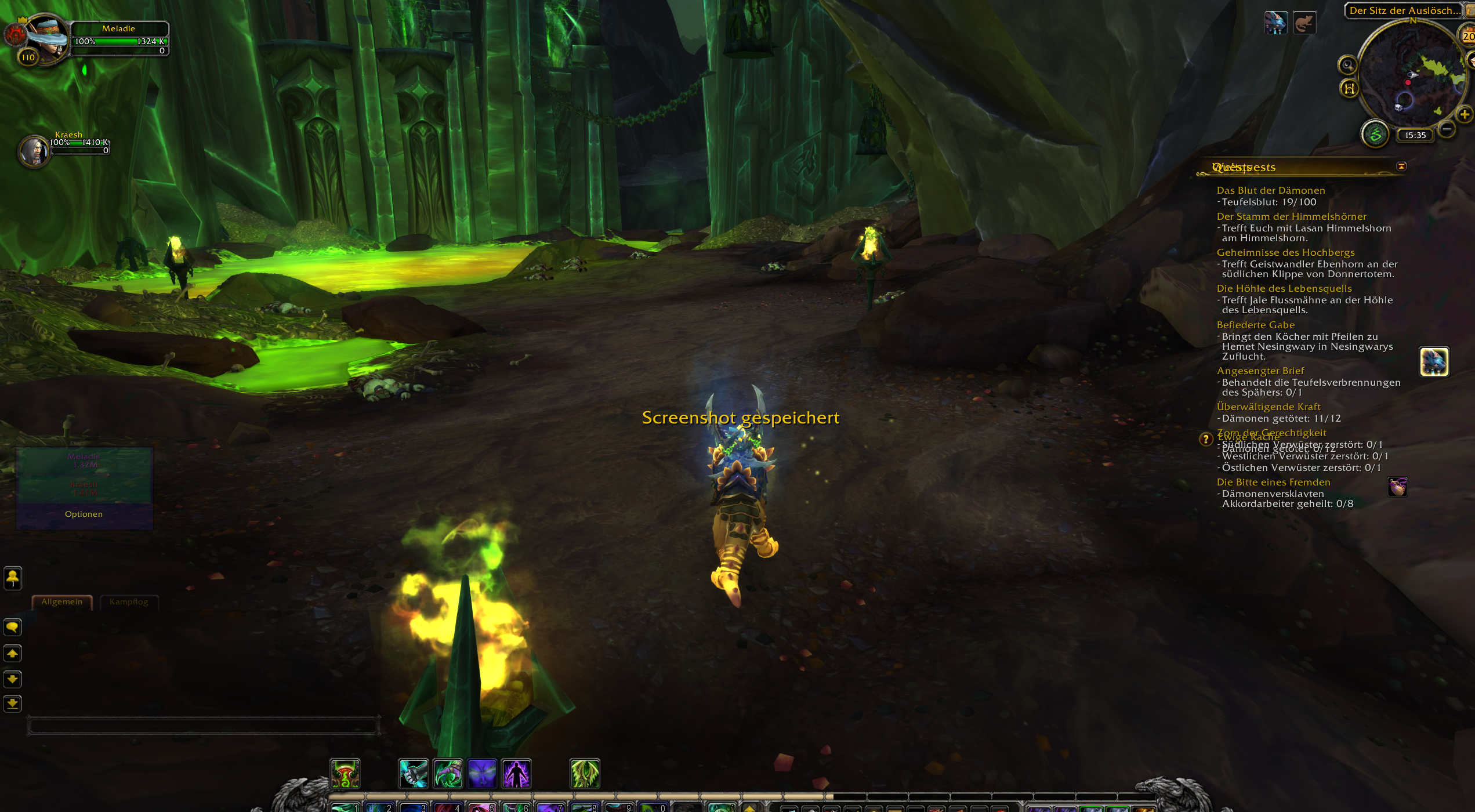Click the blue dragon-head buff icon
The image size is (1475, 812).
point(1275,23)
